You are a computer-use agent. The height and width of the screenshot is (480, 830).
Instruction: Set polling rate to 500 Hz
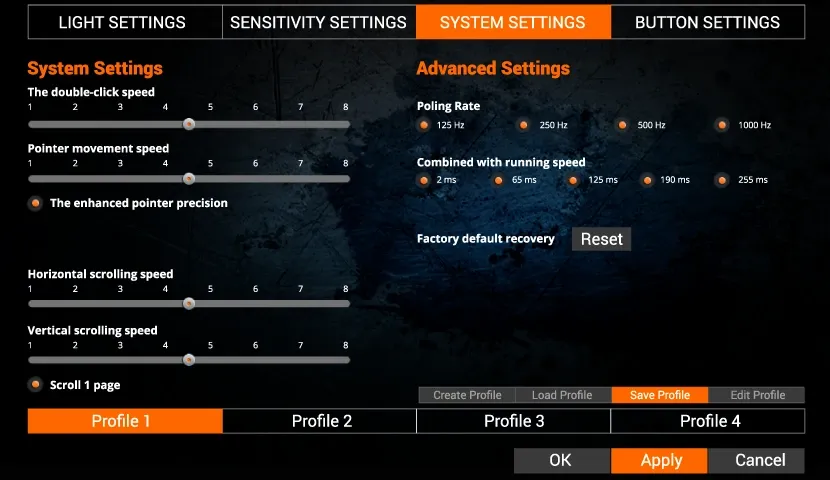click(622, 125)
